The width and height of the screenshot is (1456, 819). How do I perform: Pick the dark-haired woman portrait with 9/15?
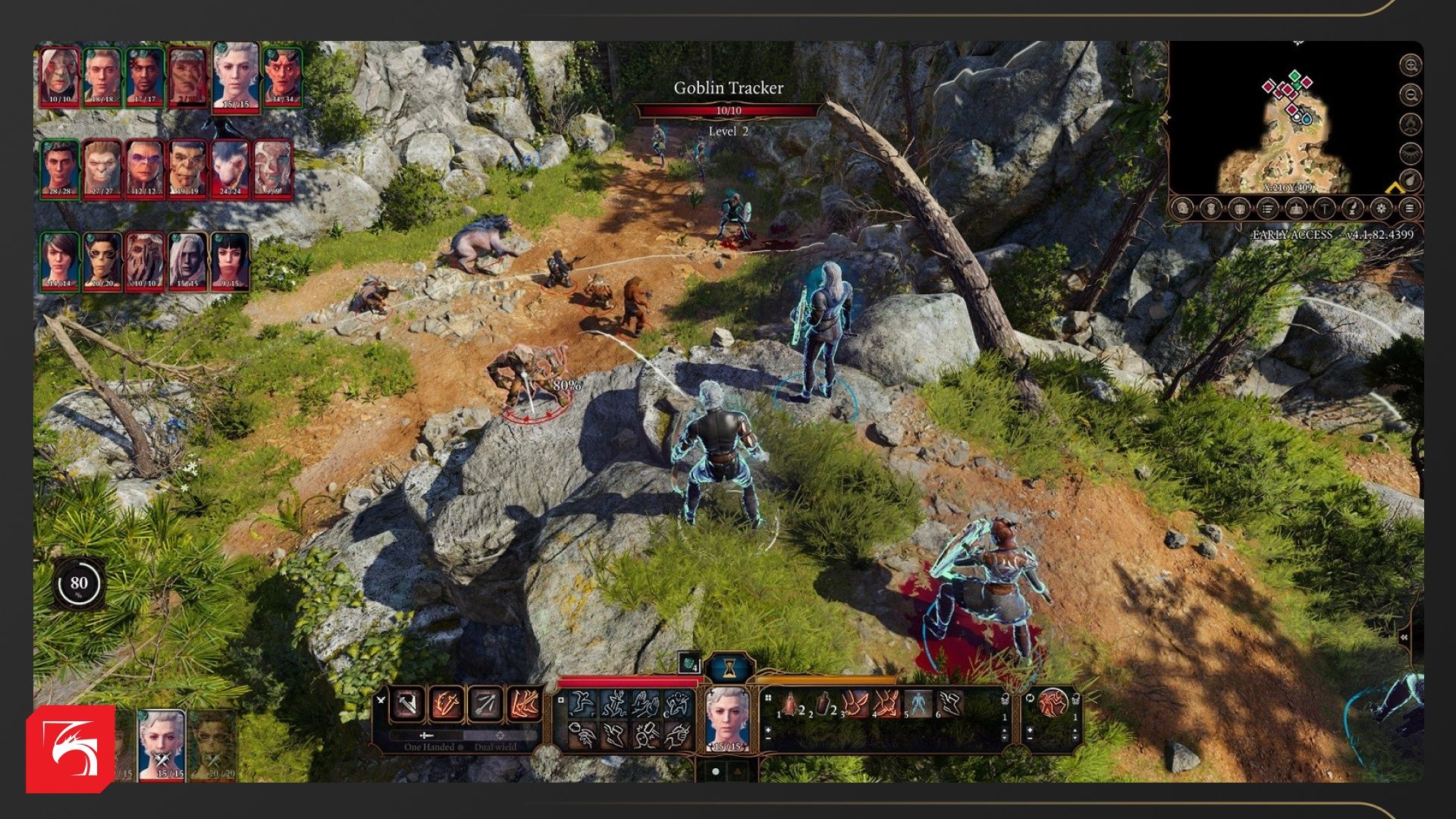230,261
